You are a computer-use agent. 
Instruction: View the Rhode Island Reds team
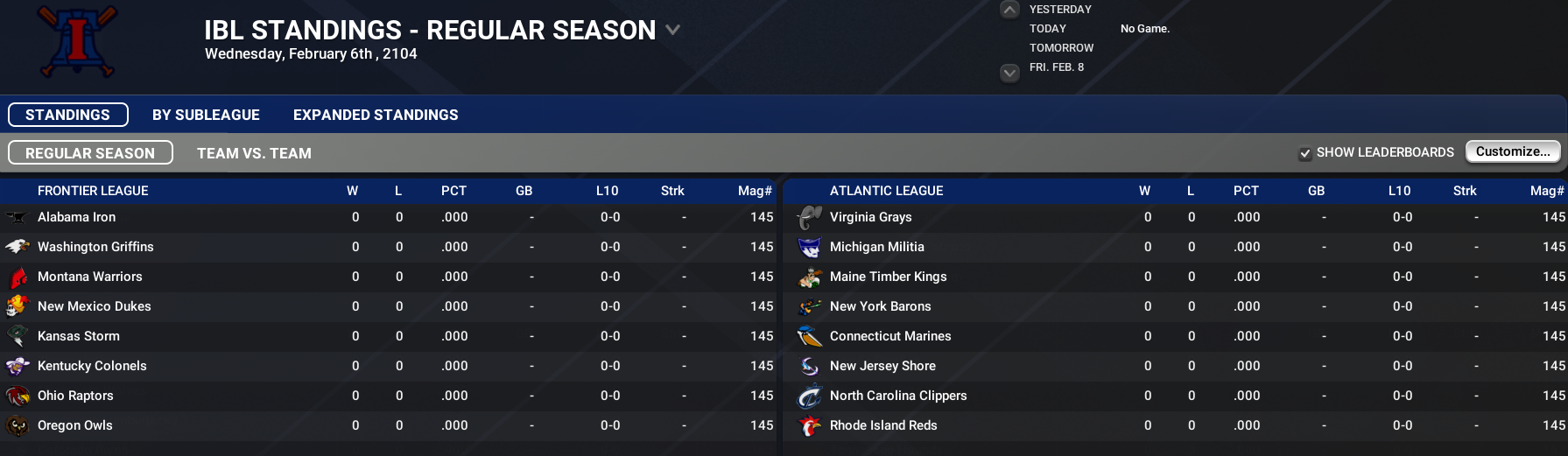coord(883,425)
